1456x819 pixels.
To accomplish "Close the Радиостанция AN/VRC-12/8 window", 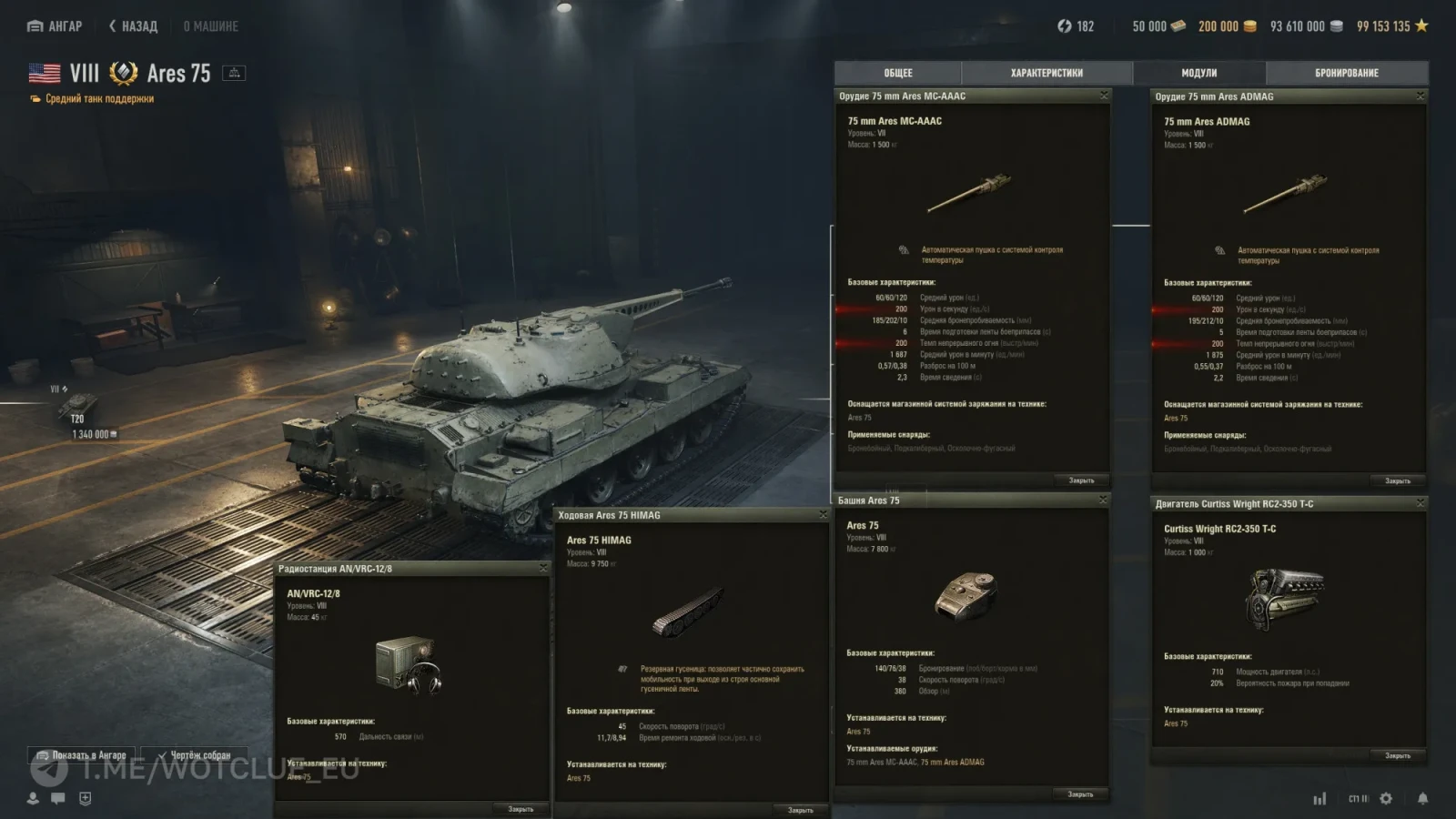I will pos(543,568).
